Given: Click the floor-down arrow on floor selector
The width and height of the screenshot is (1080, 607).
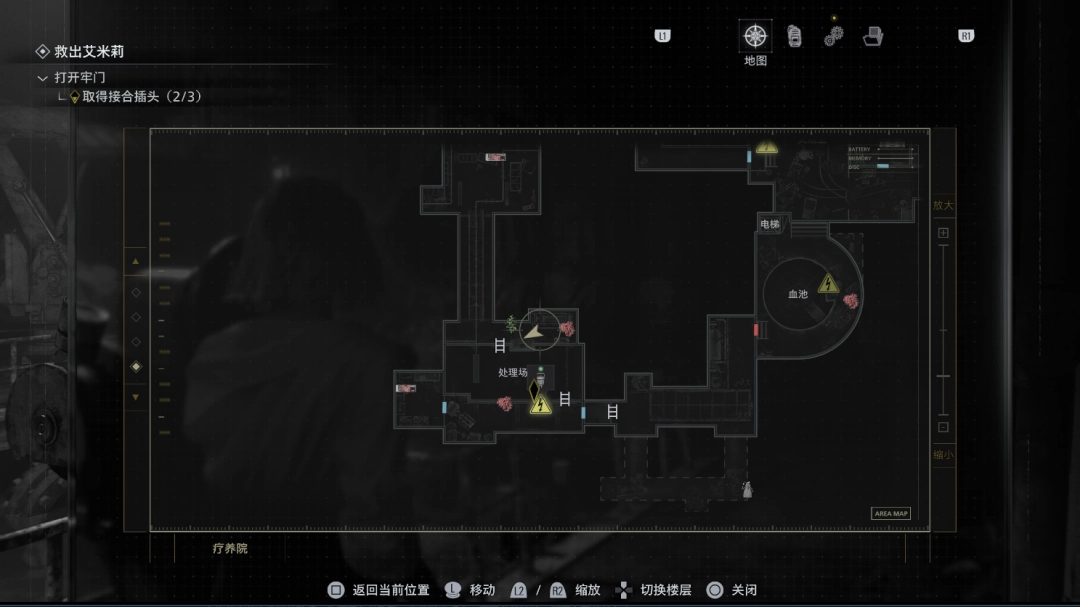Looking at the screenshot, I should [x=136, y=397].
